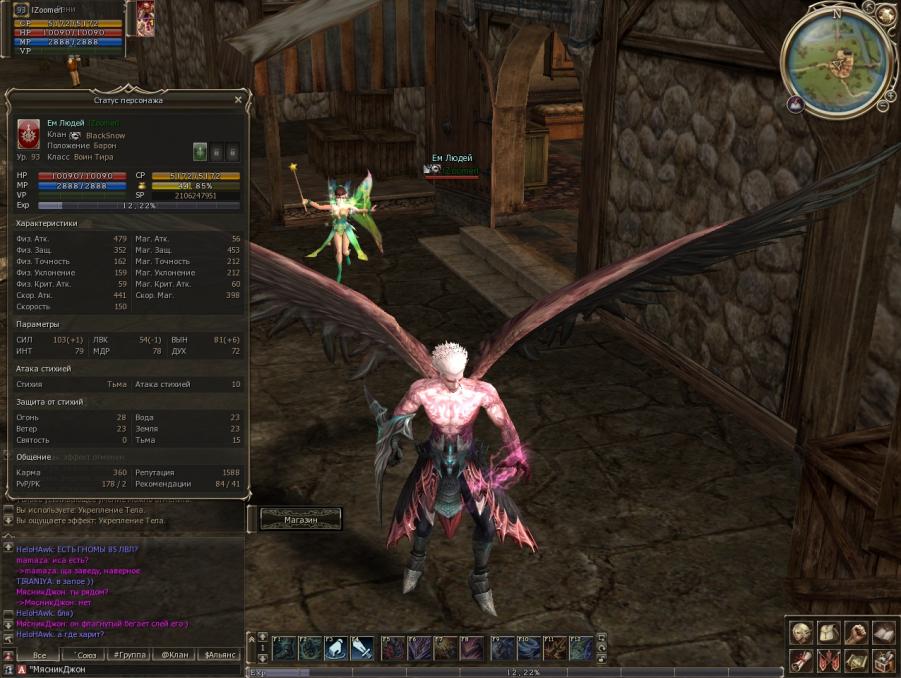This screenshot has height=678, width=901.
Task: Open the folded map icon
Action: click(x=855, y=660)
